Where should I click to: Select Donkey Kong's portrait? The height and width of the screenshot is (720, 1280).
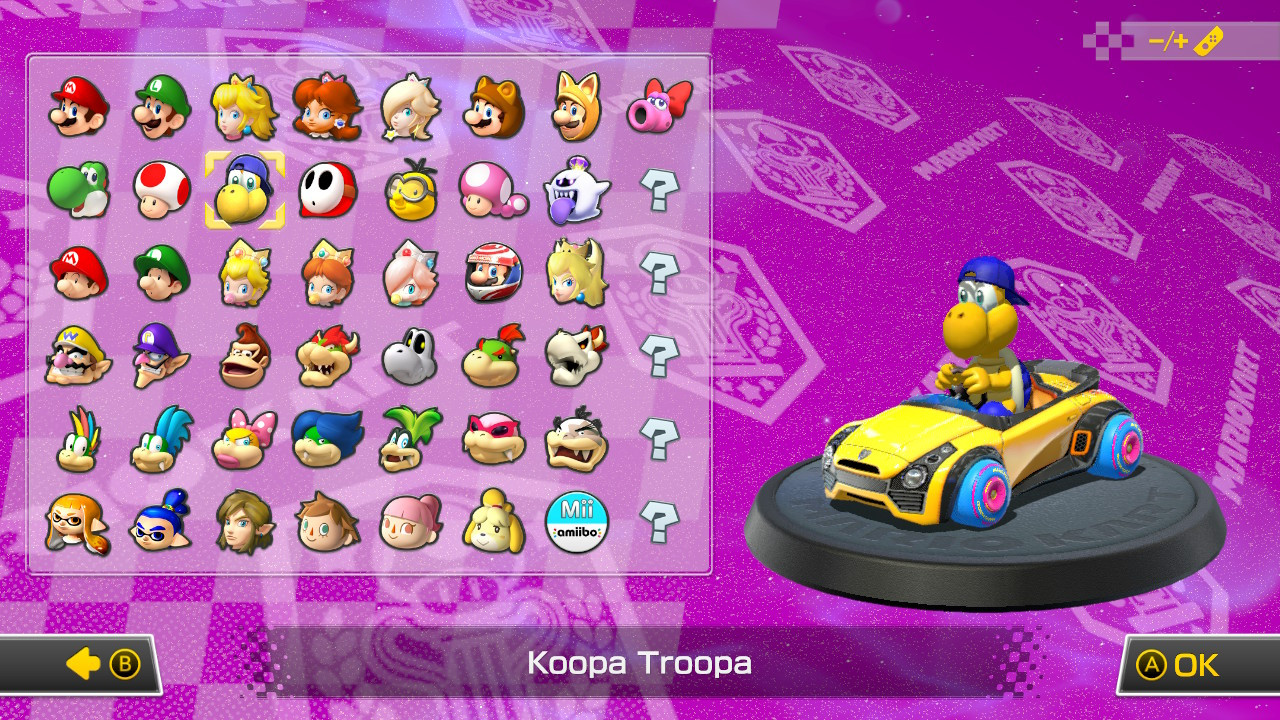243,357
